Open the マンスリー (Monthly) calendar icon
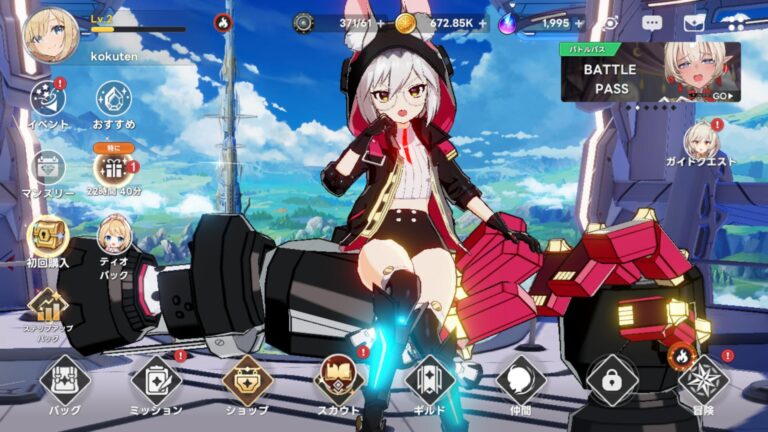This screenshot has width=768, height=432. (47, 168)
